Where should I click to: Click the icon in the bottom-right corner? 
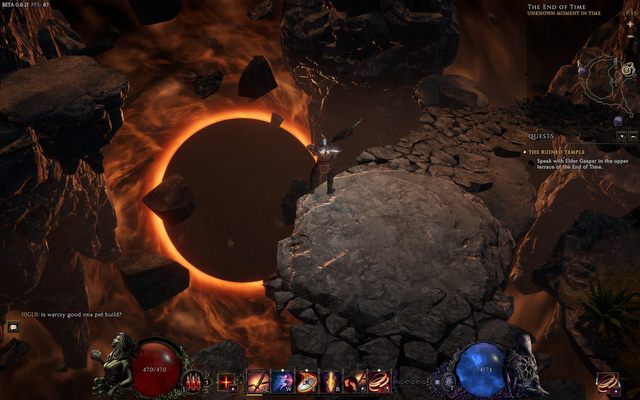pyautogui.click(x=606, y=381)
